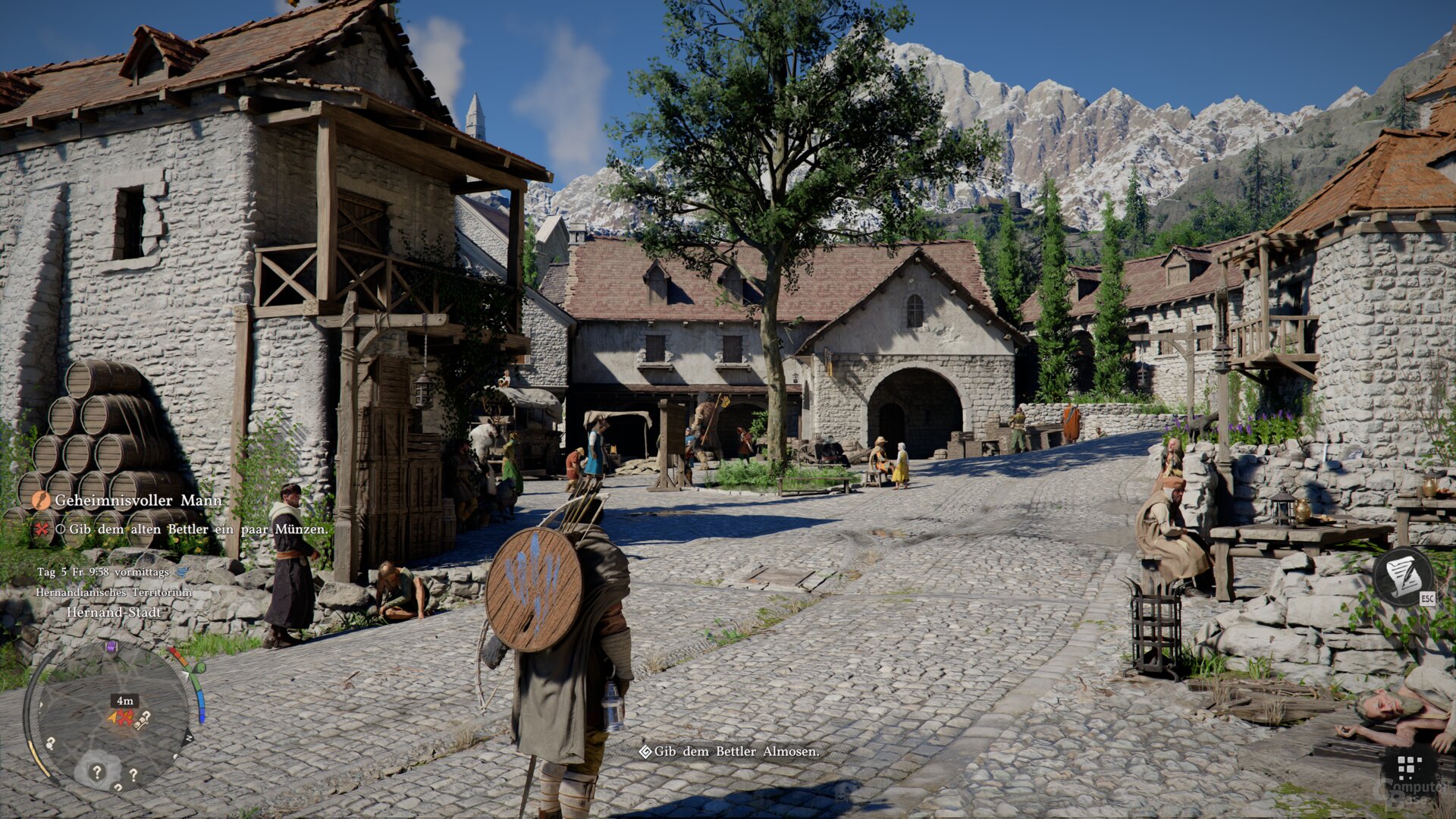Open the circular minimap

tap(112, 717)
